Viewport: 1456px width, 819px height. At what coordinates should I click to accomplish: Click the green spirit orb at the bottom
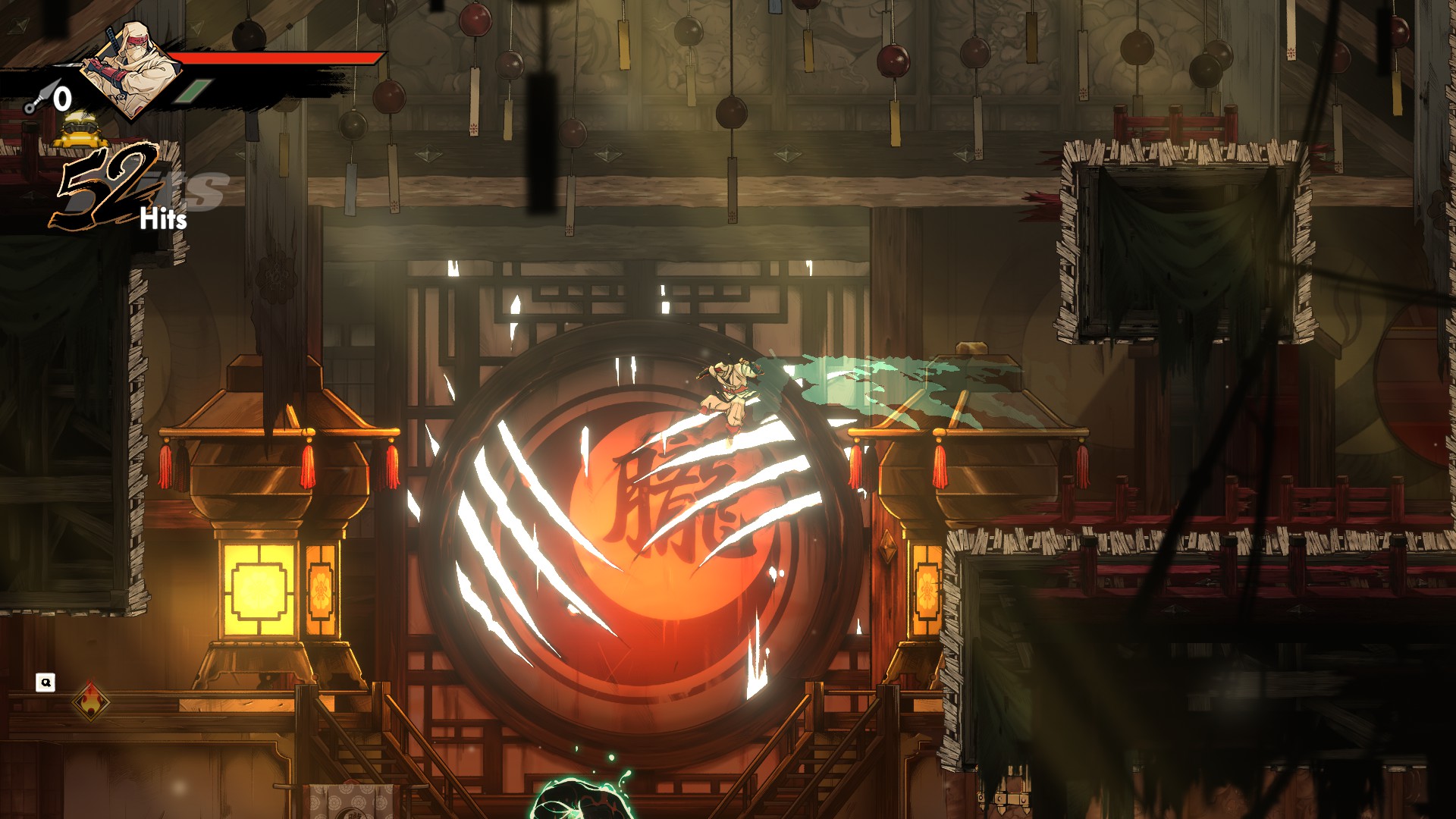click(579, 800)
